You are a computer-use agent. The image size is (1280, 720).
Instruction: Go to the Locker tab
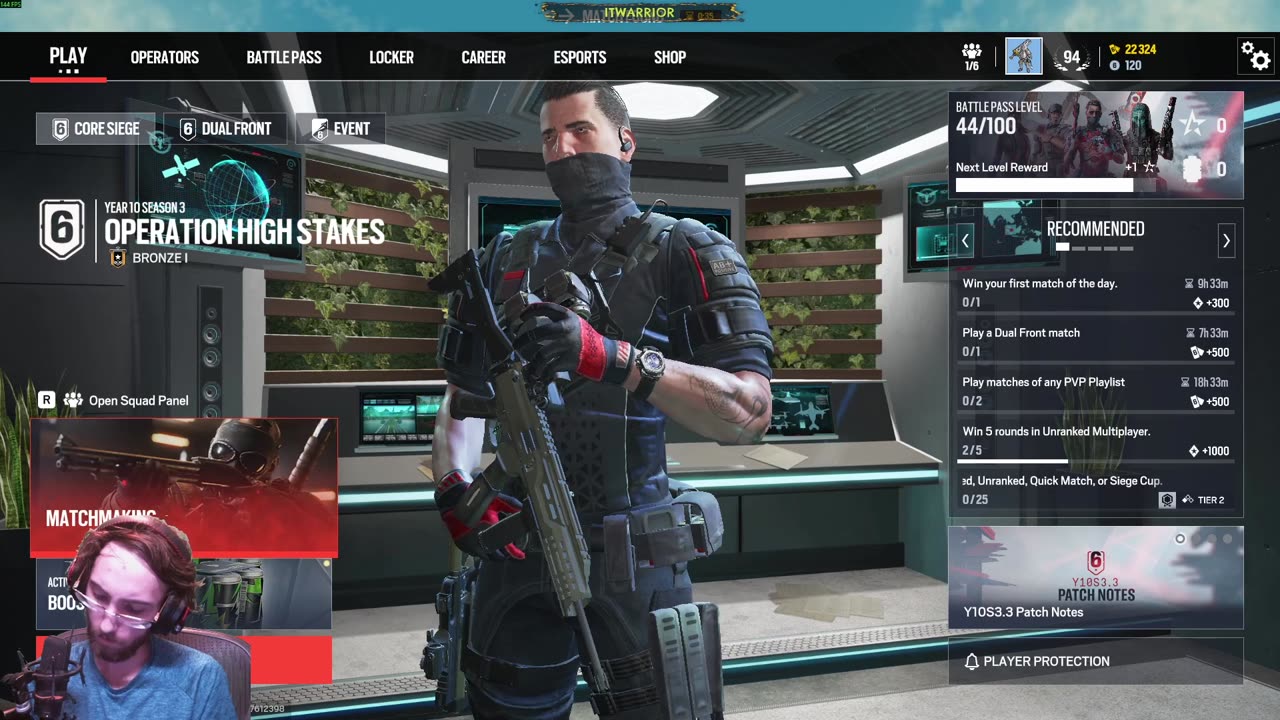[391, 57]
